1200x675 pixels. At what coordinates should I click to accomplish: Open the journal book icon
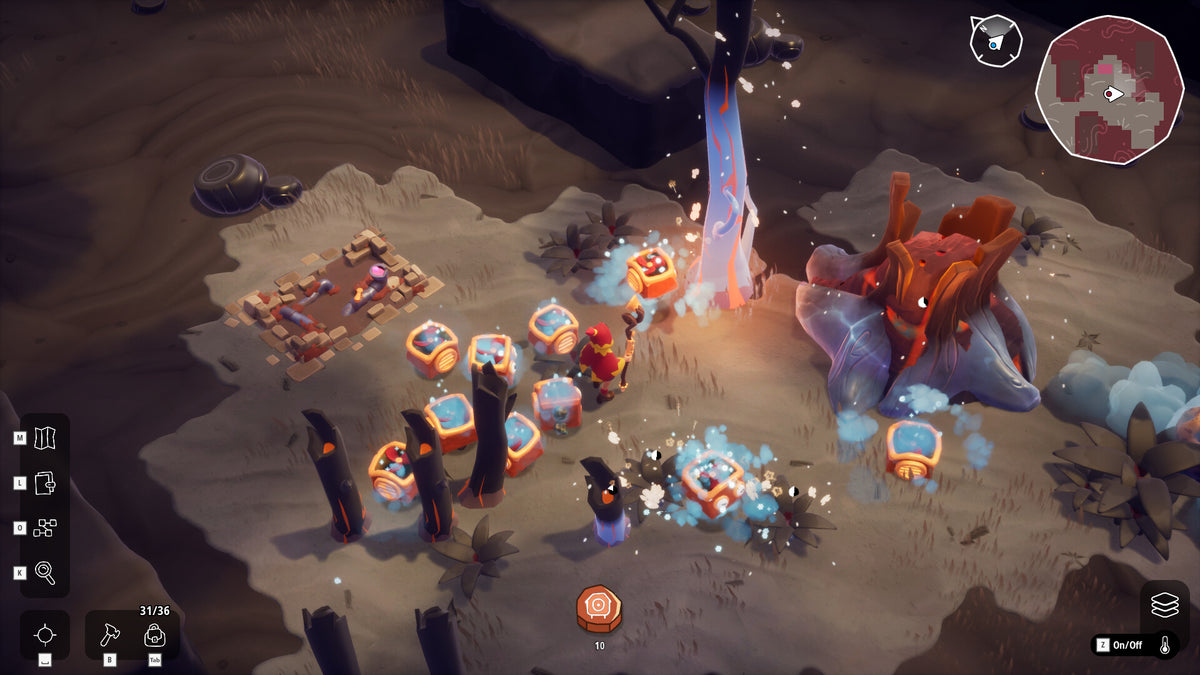pyautogui.click(x=46, y=483)
